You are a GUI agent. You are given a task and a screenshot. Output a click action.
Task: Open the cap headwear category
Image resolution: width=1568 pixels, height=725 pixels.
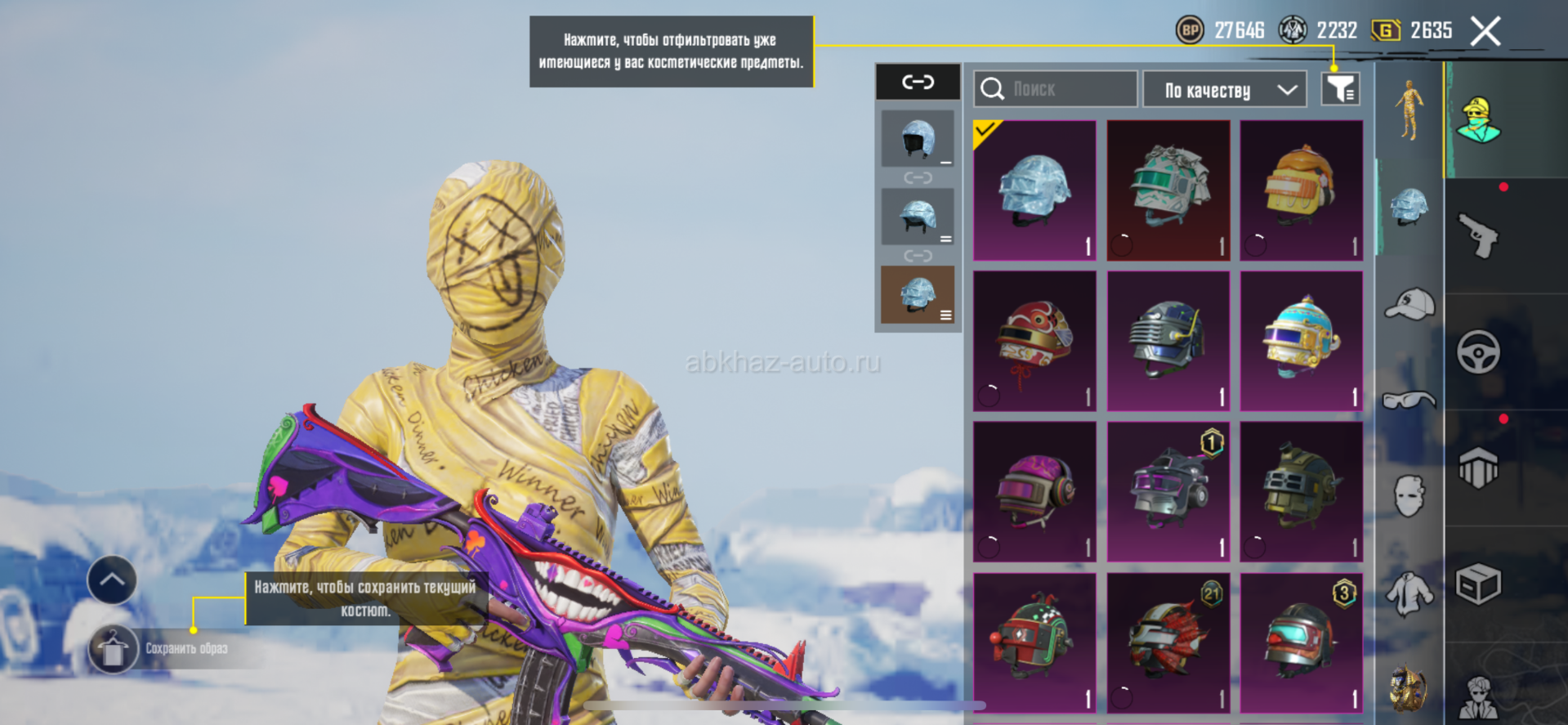pos(1409,305)
